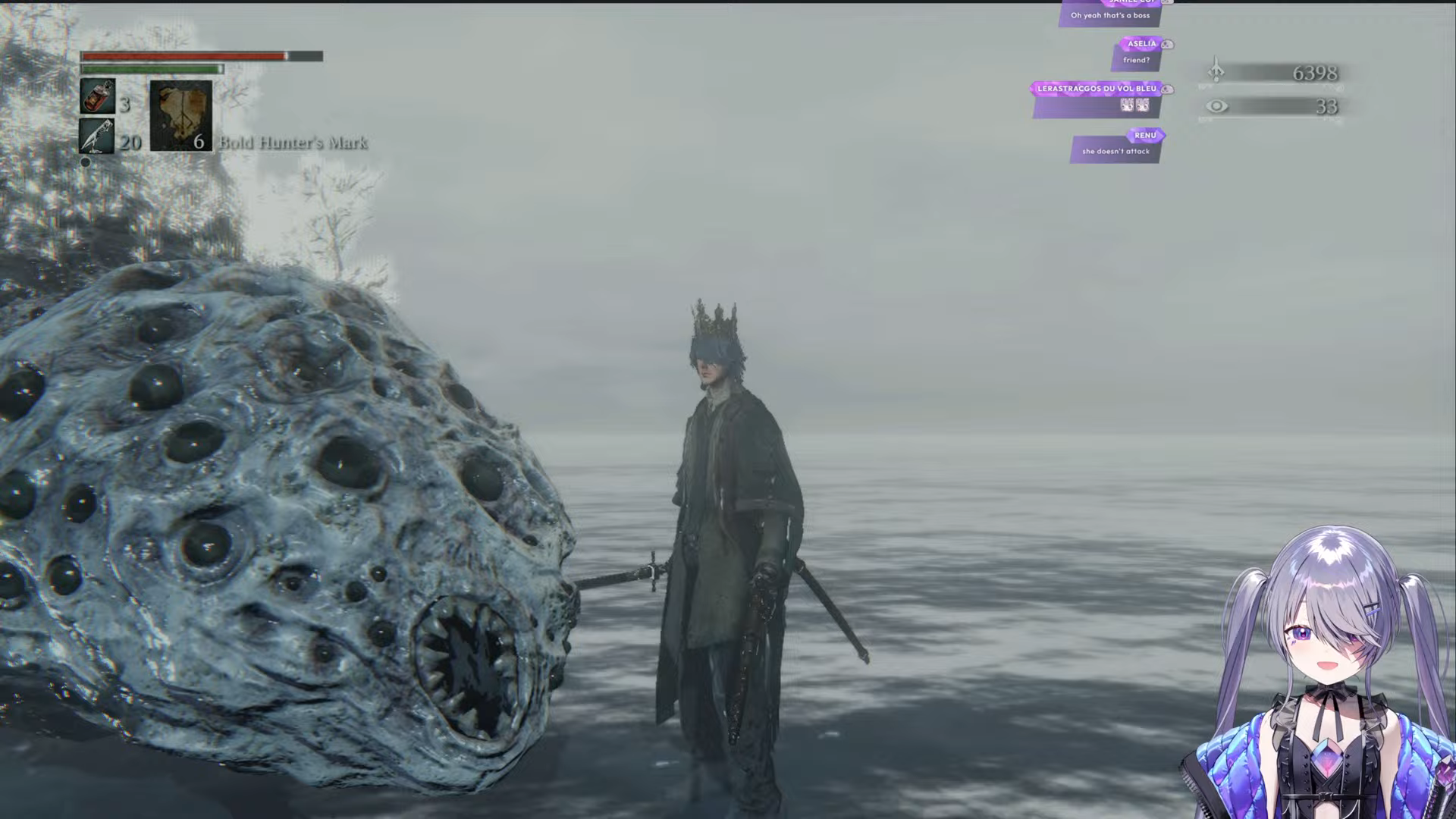Screen dimensions: 1456x819
Task: Select the Blood Vial item slot
Action: pos(98,98)
